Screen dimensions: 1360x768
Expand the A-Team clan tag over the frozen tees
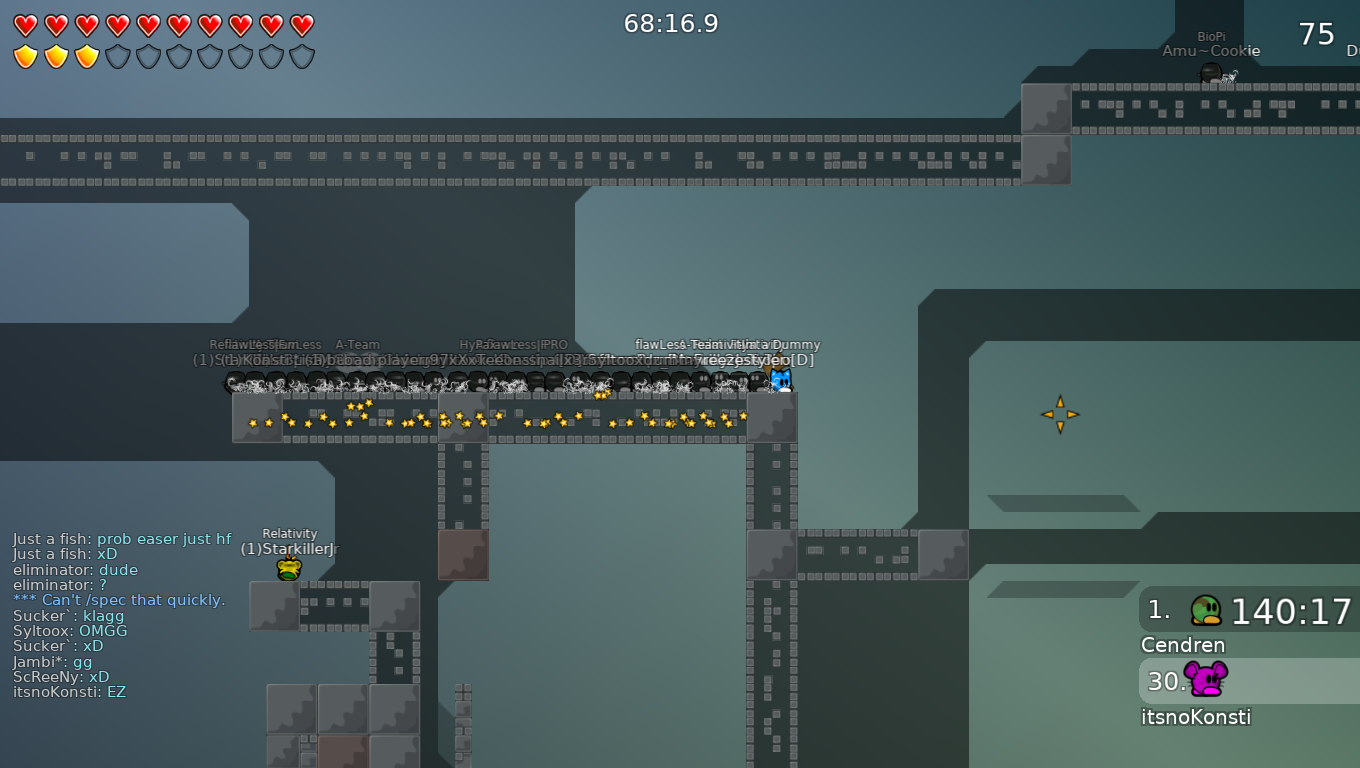coord(357,344)
